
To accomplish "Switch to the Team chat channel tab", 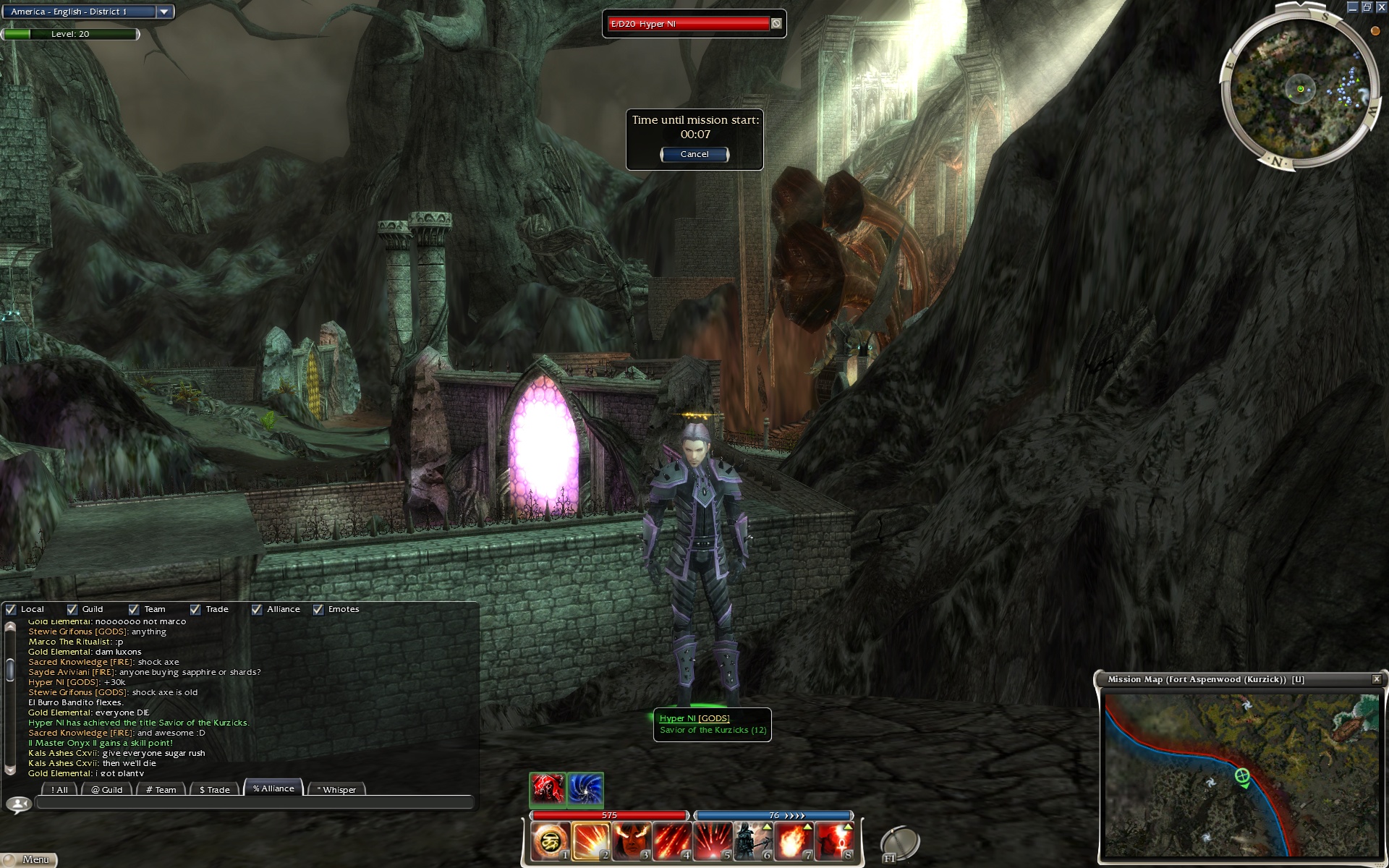I will pos(161,789).
